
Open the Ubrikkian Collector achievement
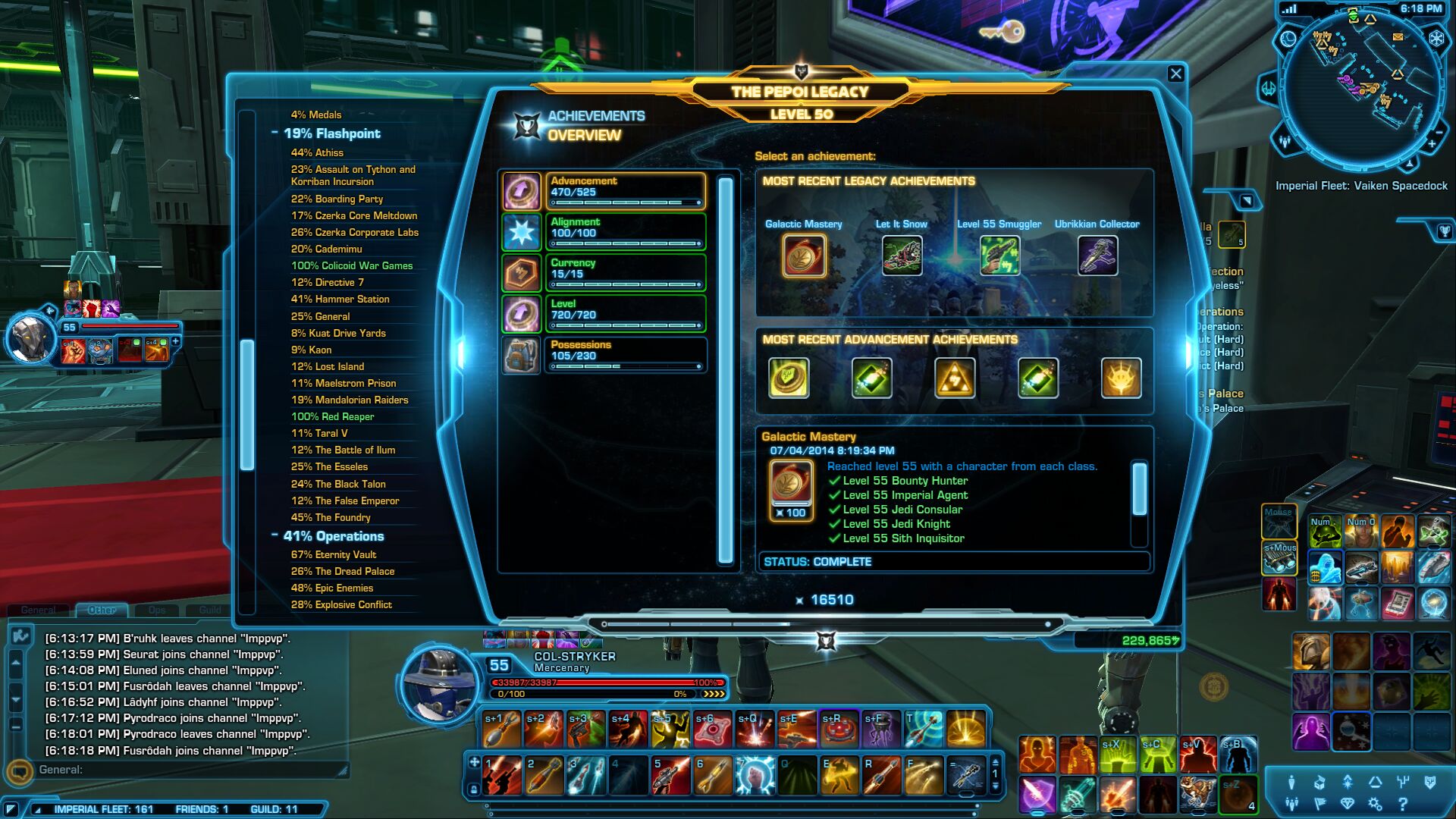click(1097, 256)
